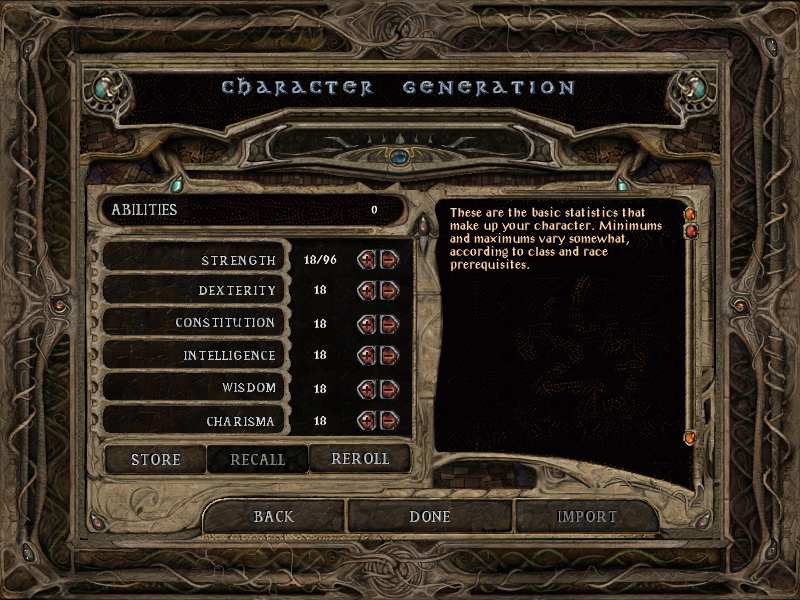Remove a point from Charisma
The height and width of the screenshot is (600, 800).
click(388, 420)
